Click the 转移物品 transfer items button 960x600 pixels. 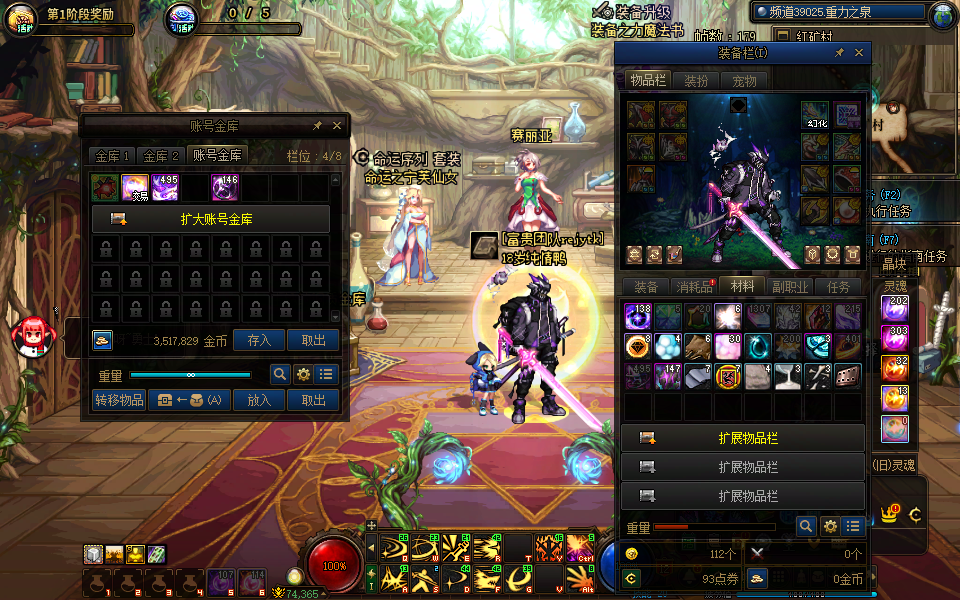coord(119,400)
